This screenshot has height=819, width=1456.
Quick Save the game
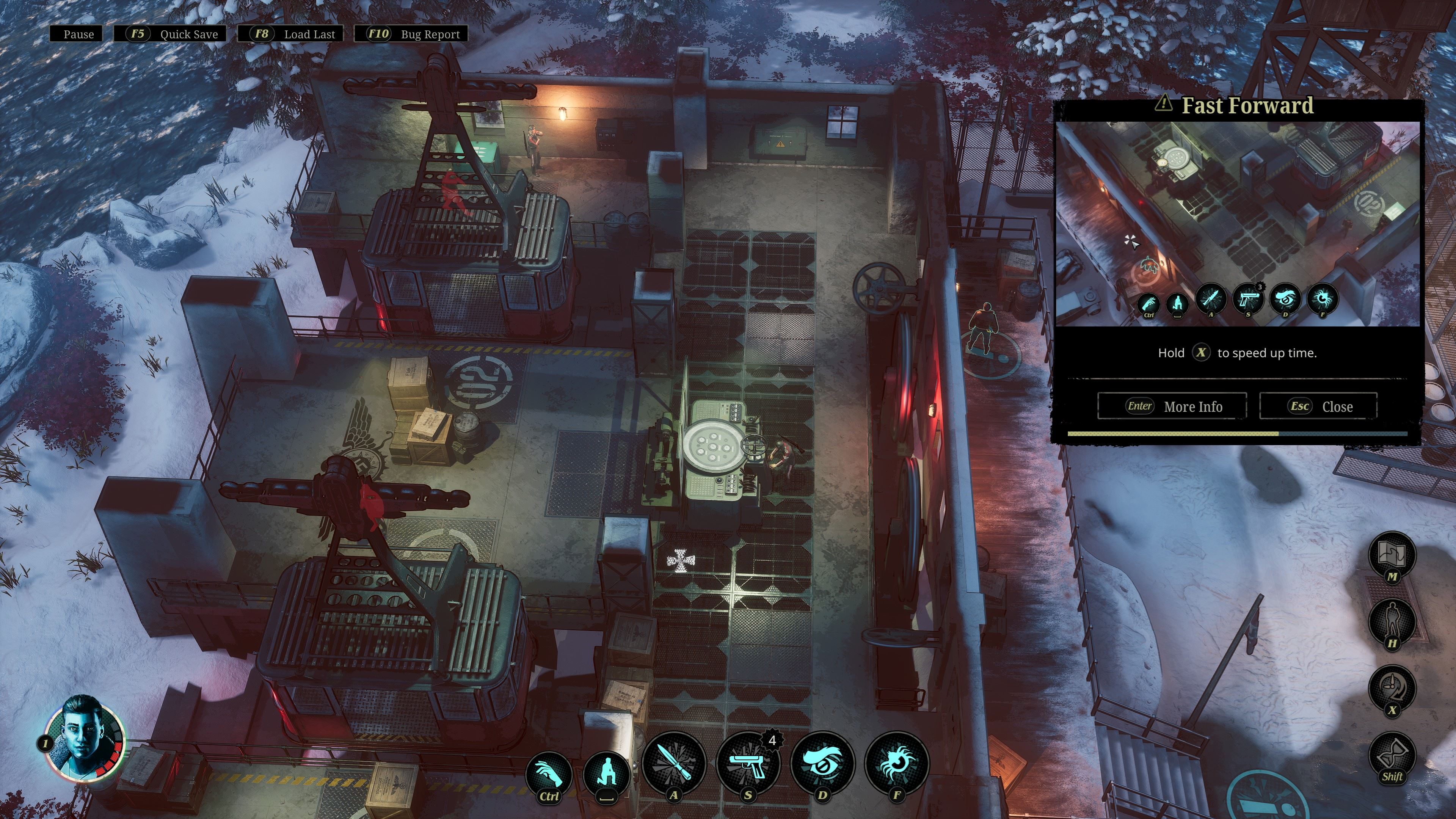click(x=171, y=34)
